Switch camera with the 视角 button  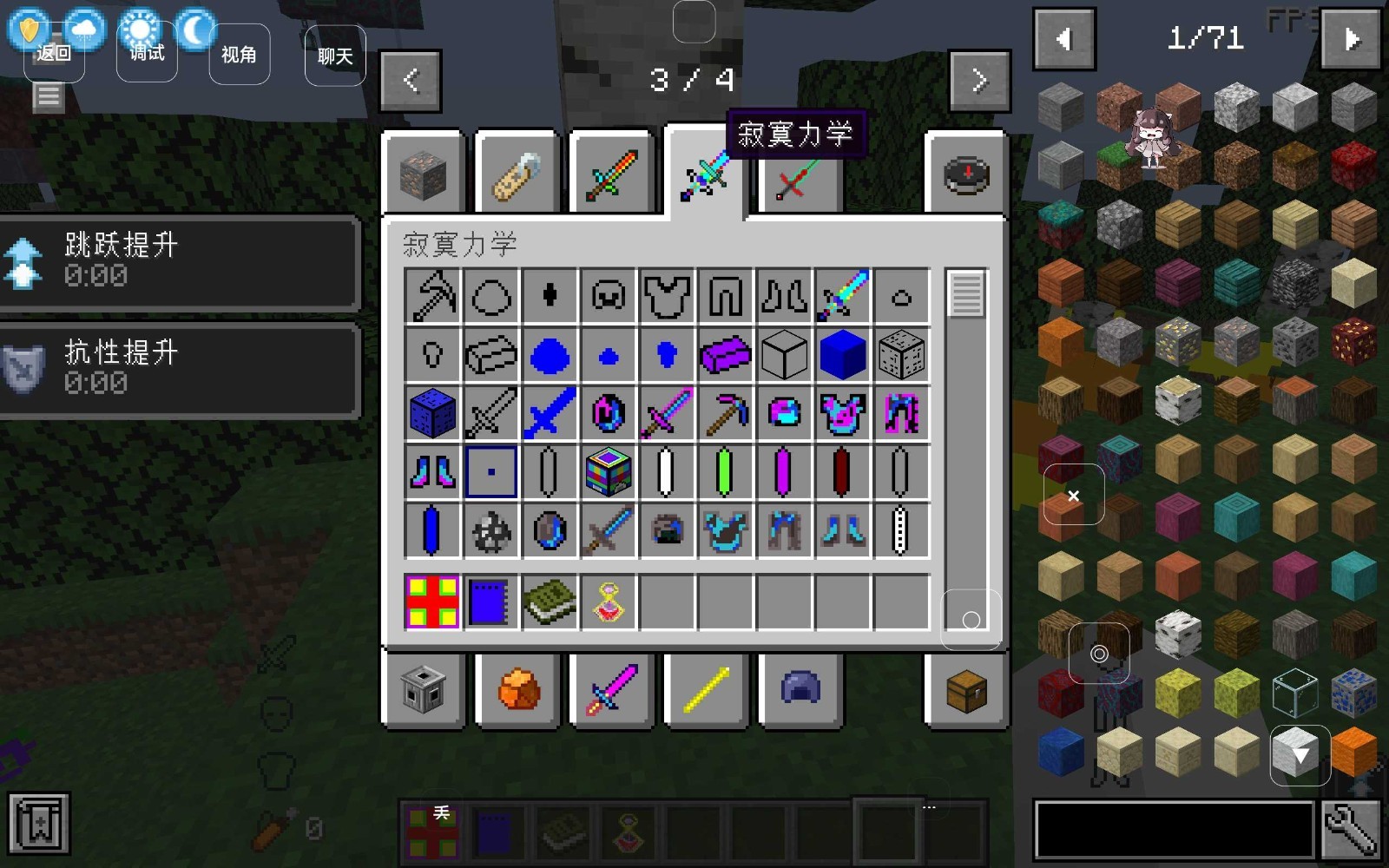(239, 55)
